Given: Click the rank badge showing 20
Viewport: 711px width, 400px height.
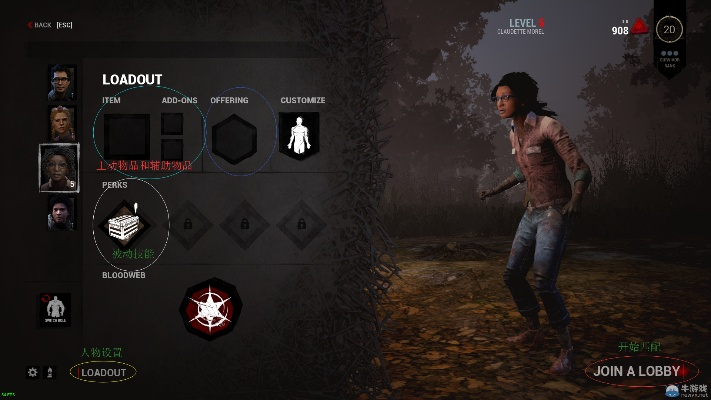Looking at the screenshot, I should 669,30.
